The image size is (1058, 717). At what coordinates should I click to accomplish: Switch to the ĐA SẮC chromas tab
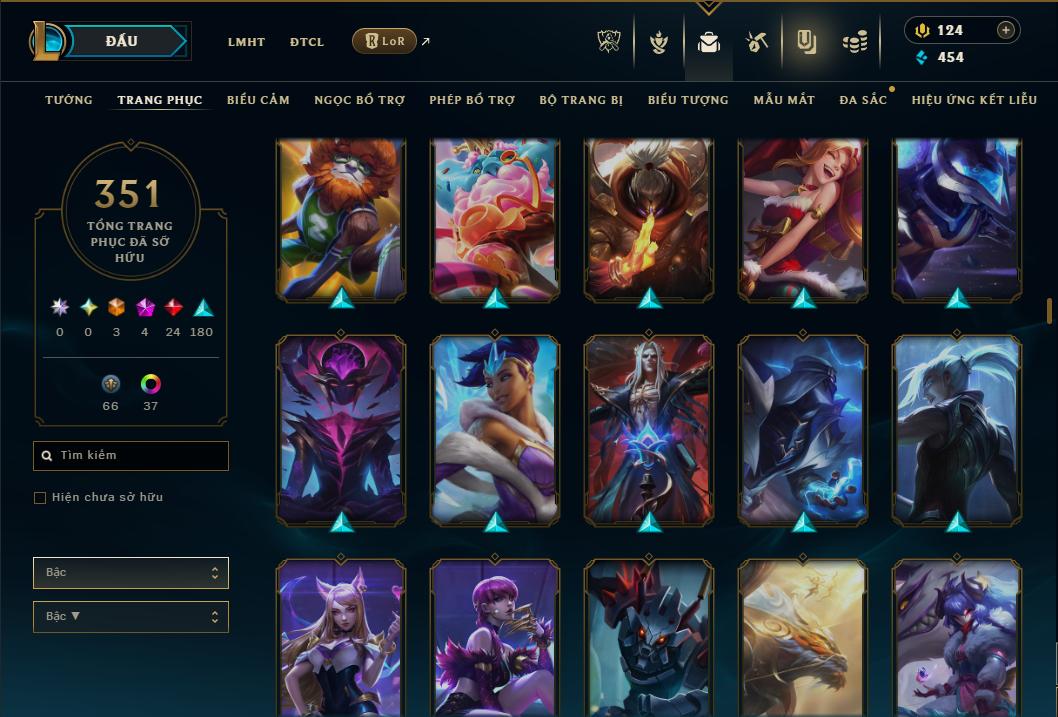863,100
